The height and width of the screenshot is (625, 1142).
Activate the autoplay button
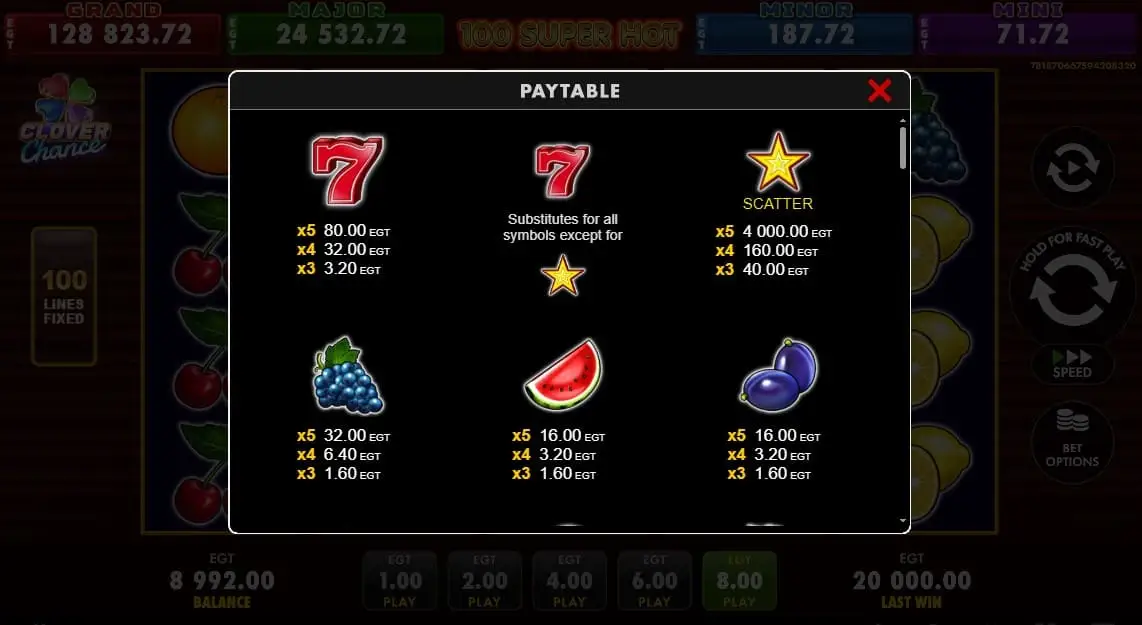(x=1072, y=172)
